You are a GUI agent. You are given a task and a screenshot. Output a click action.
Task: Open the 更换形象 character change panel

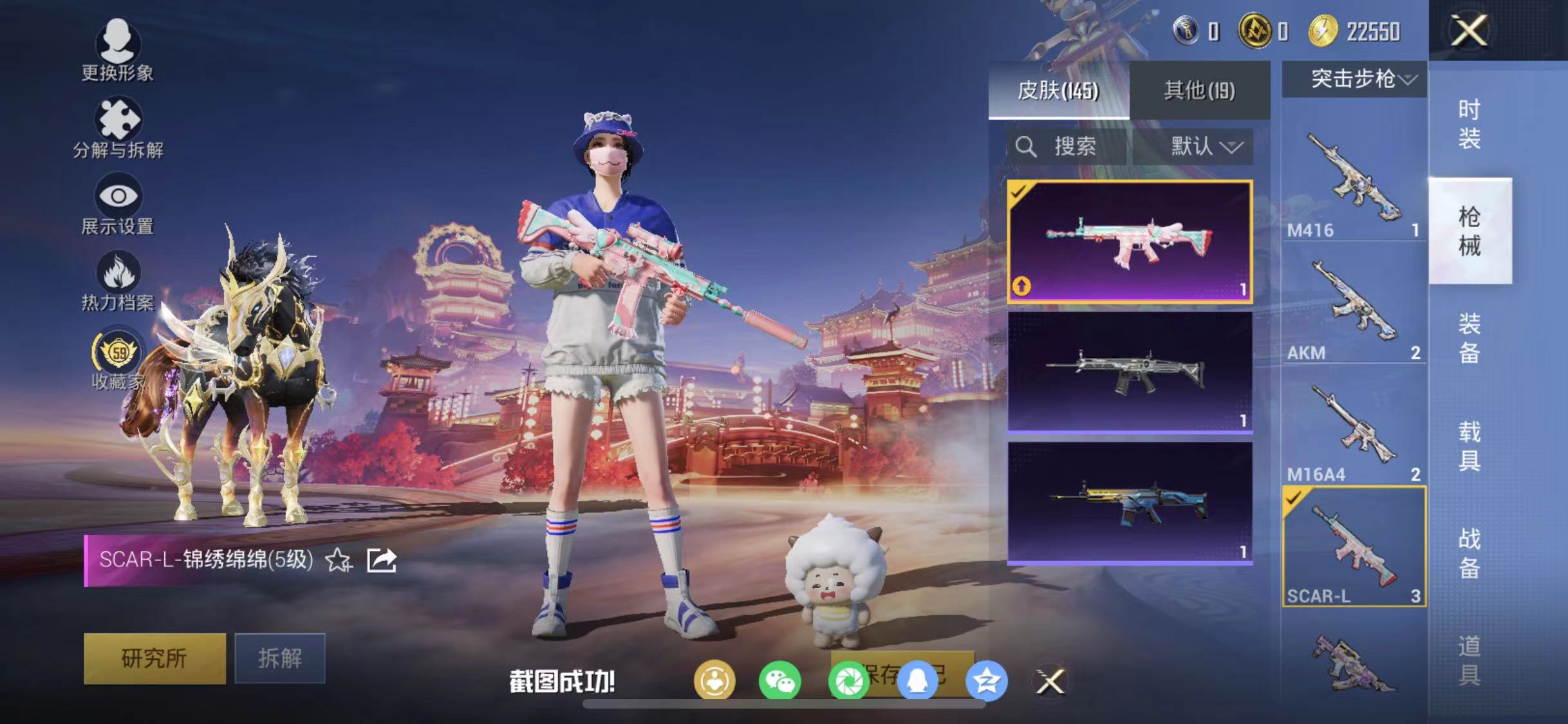tap(118, 55)
